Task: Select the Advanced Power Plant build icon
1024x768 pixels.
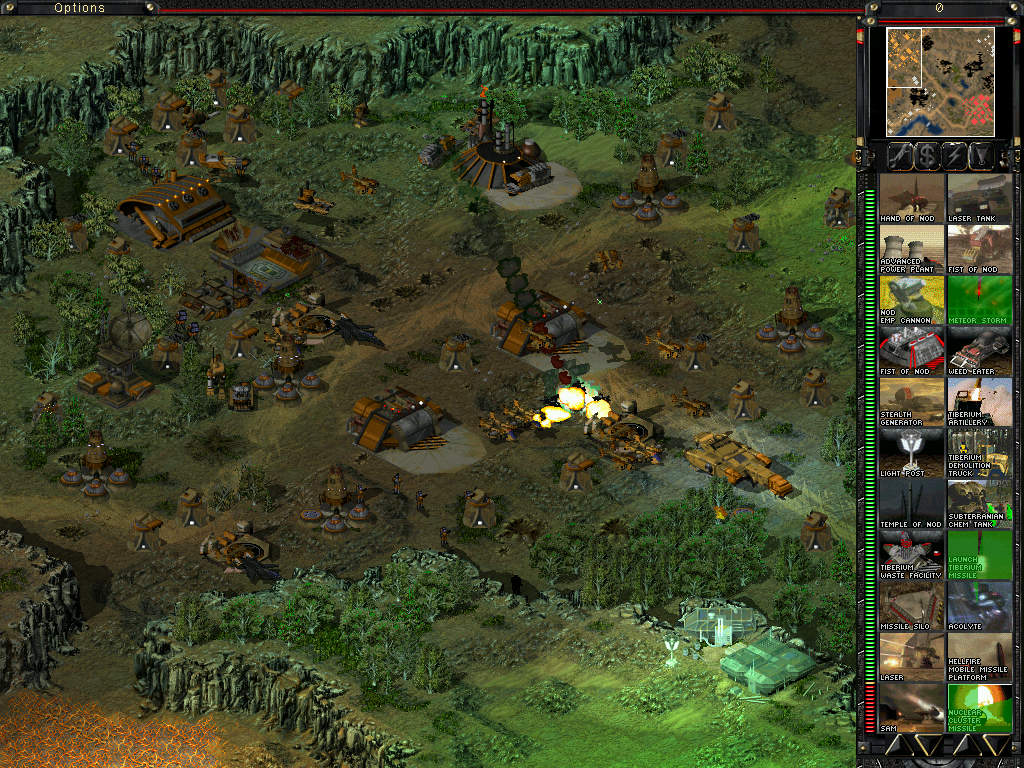Action: tap(911, 249)
